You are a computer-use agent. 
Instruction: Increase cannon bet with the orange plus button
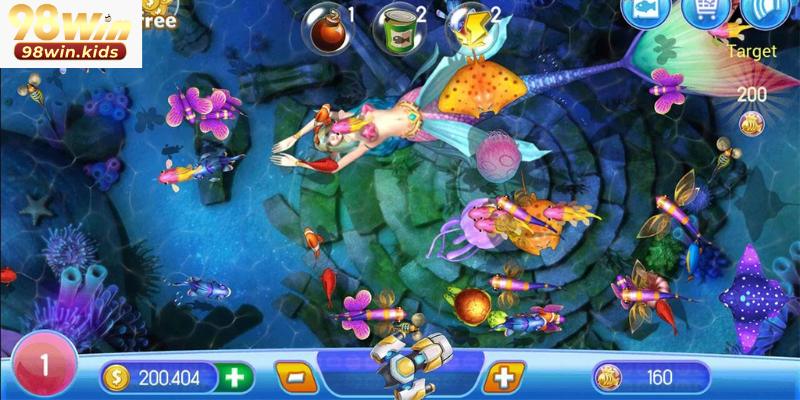[x=504, y=378]
